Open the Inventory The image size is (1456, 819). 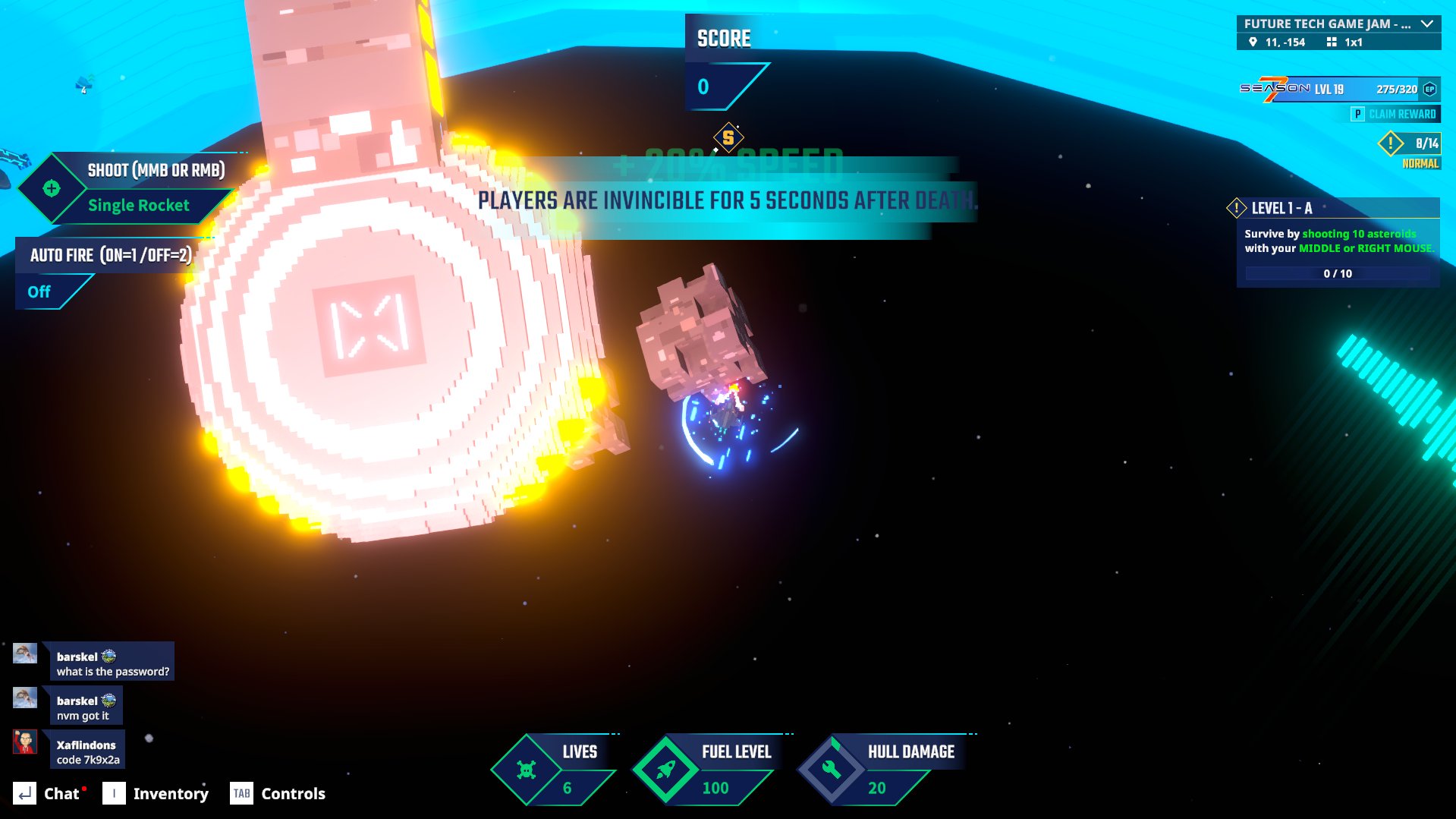[x=156, y=794]
